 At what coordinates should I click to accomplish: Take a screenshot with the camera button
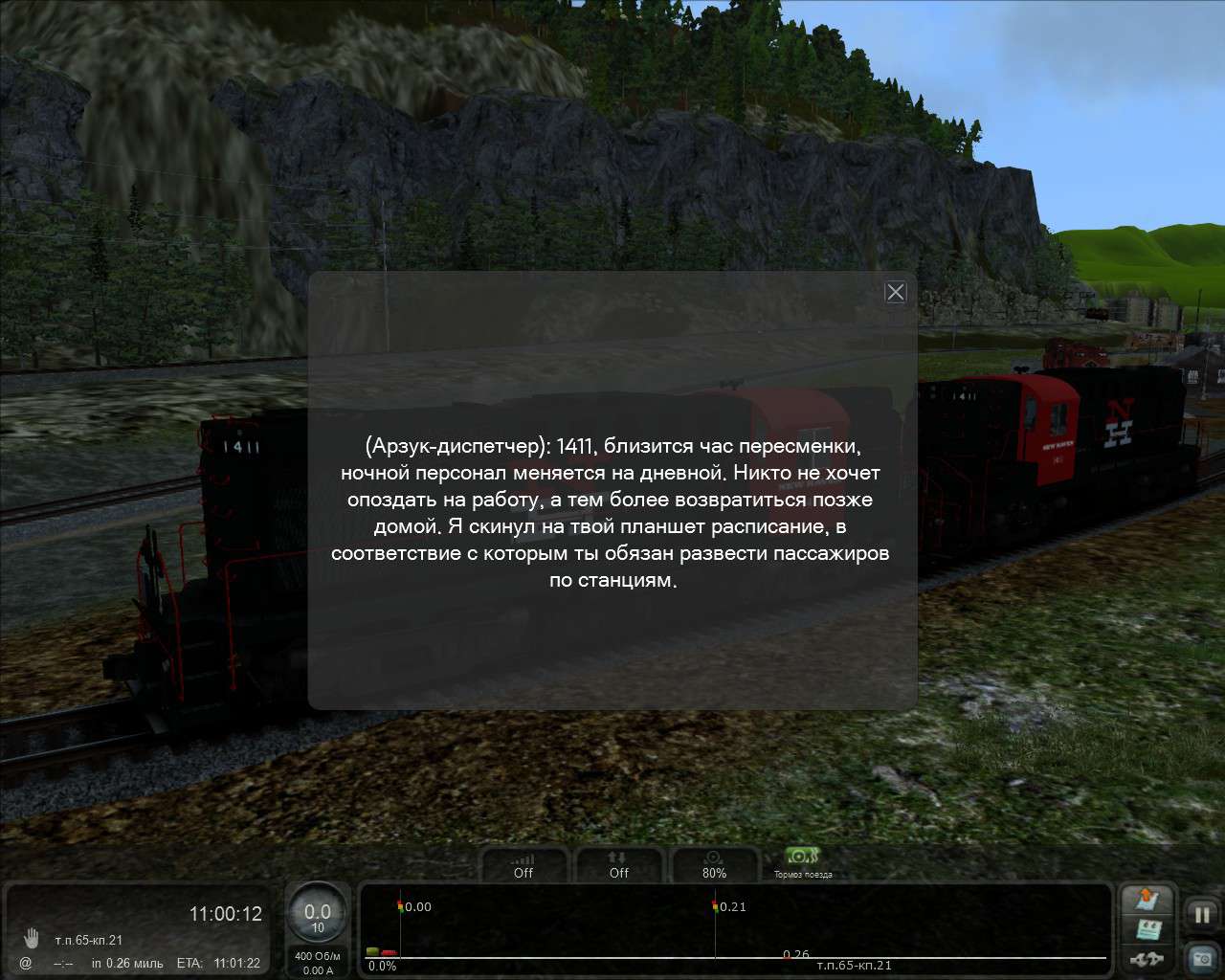coord(1202,957)
